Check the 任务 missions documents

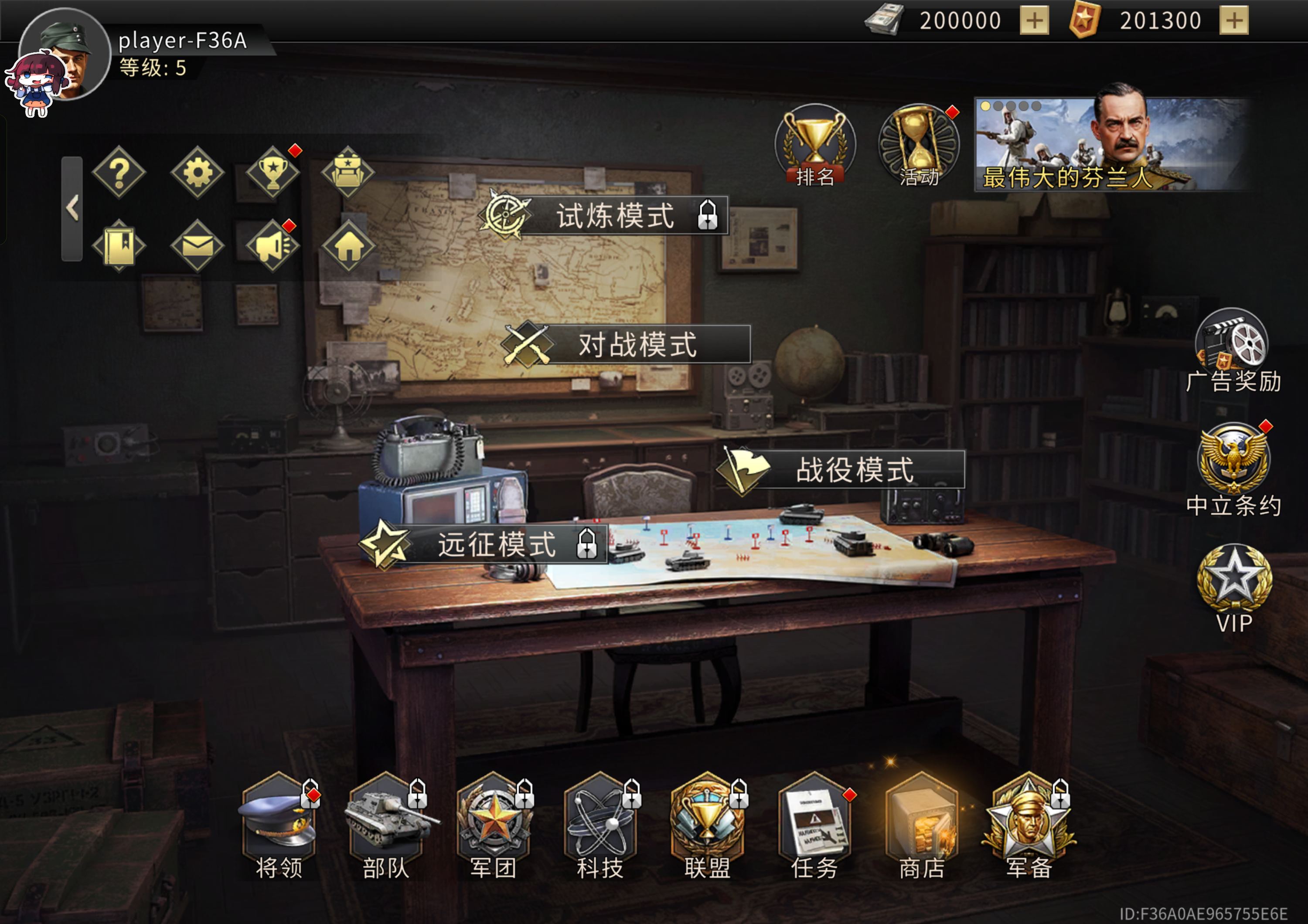(x=814, y=822)
